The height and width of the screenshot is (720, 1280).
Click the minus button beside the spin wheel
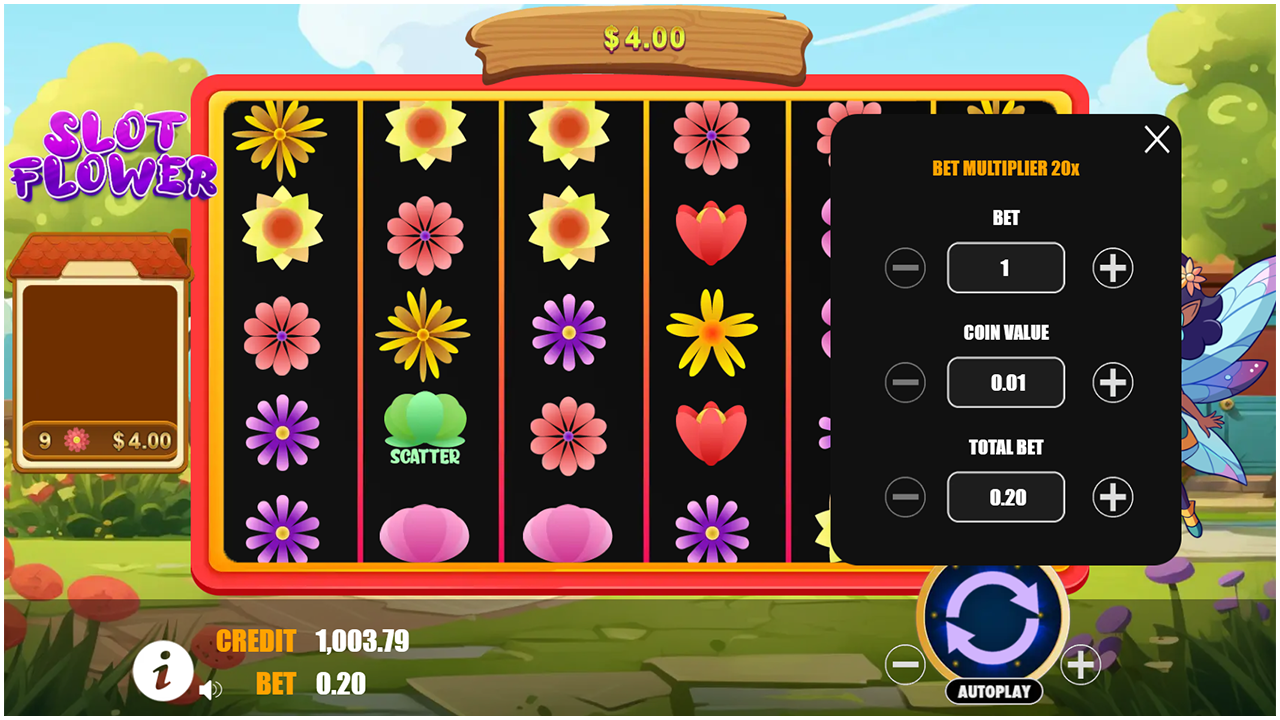(906, 663)
